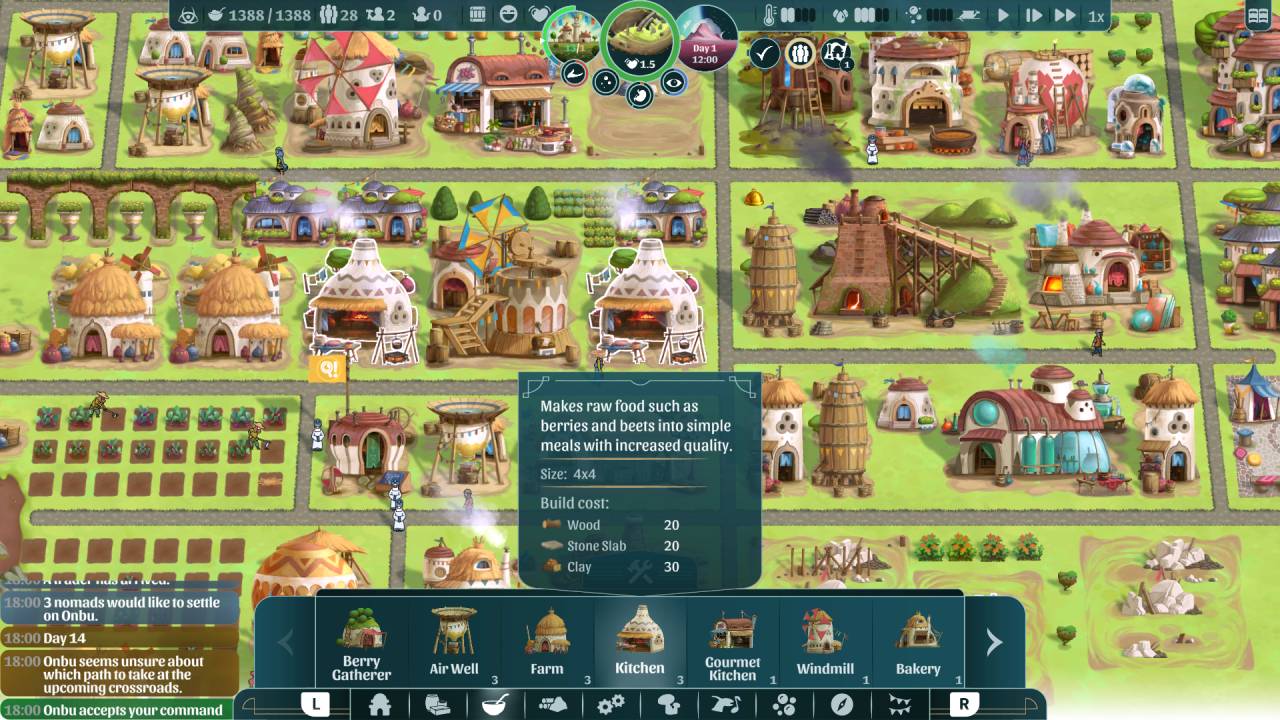This screenshot has height=720, width=1280.
Task: Select the Exploration compass category
Action: [842, 707]
